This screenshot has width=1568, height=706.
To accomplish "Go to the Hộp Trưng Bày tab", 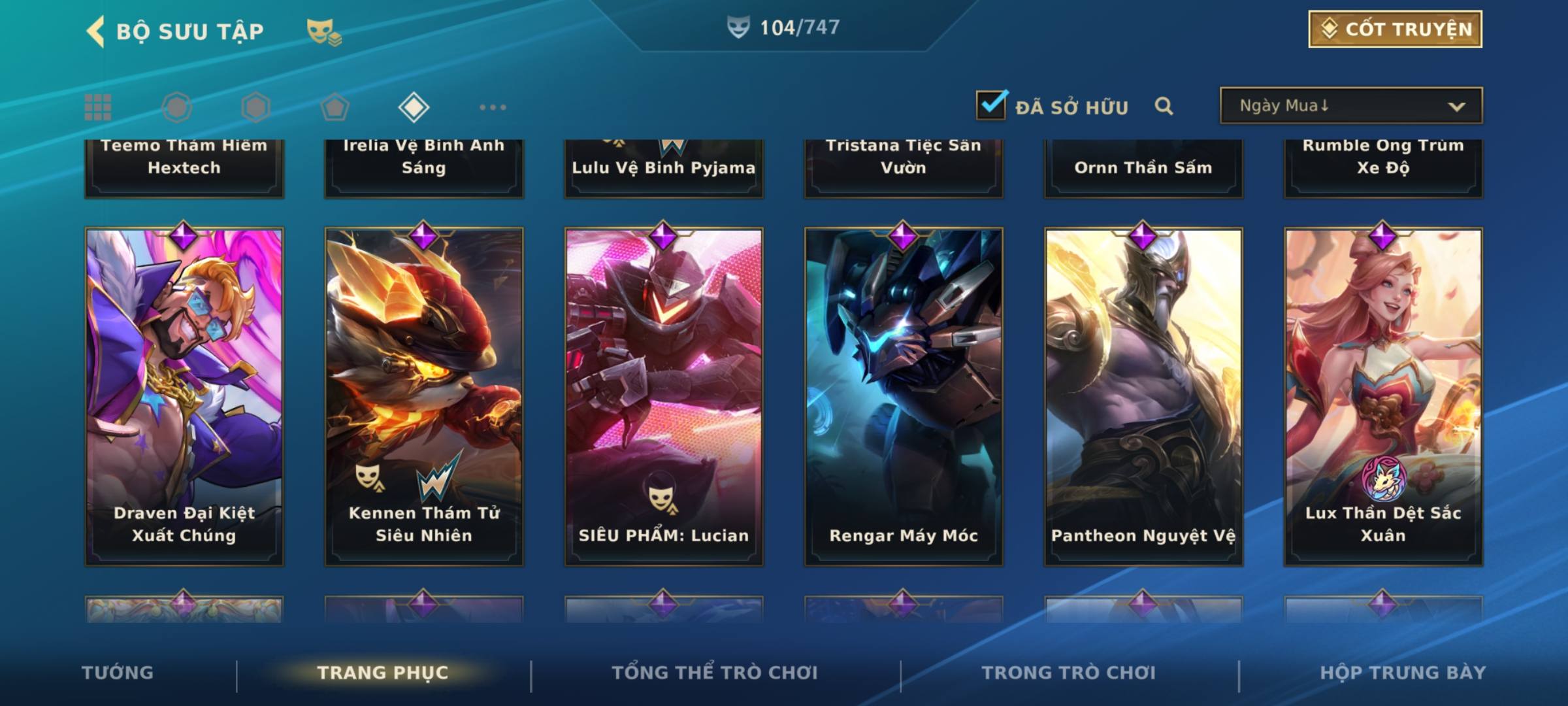I will click(1402, 673).
